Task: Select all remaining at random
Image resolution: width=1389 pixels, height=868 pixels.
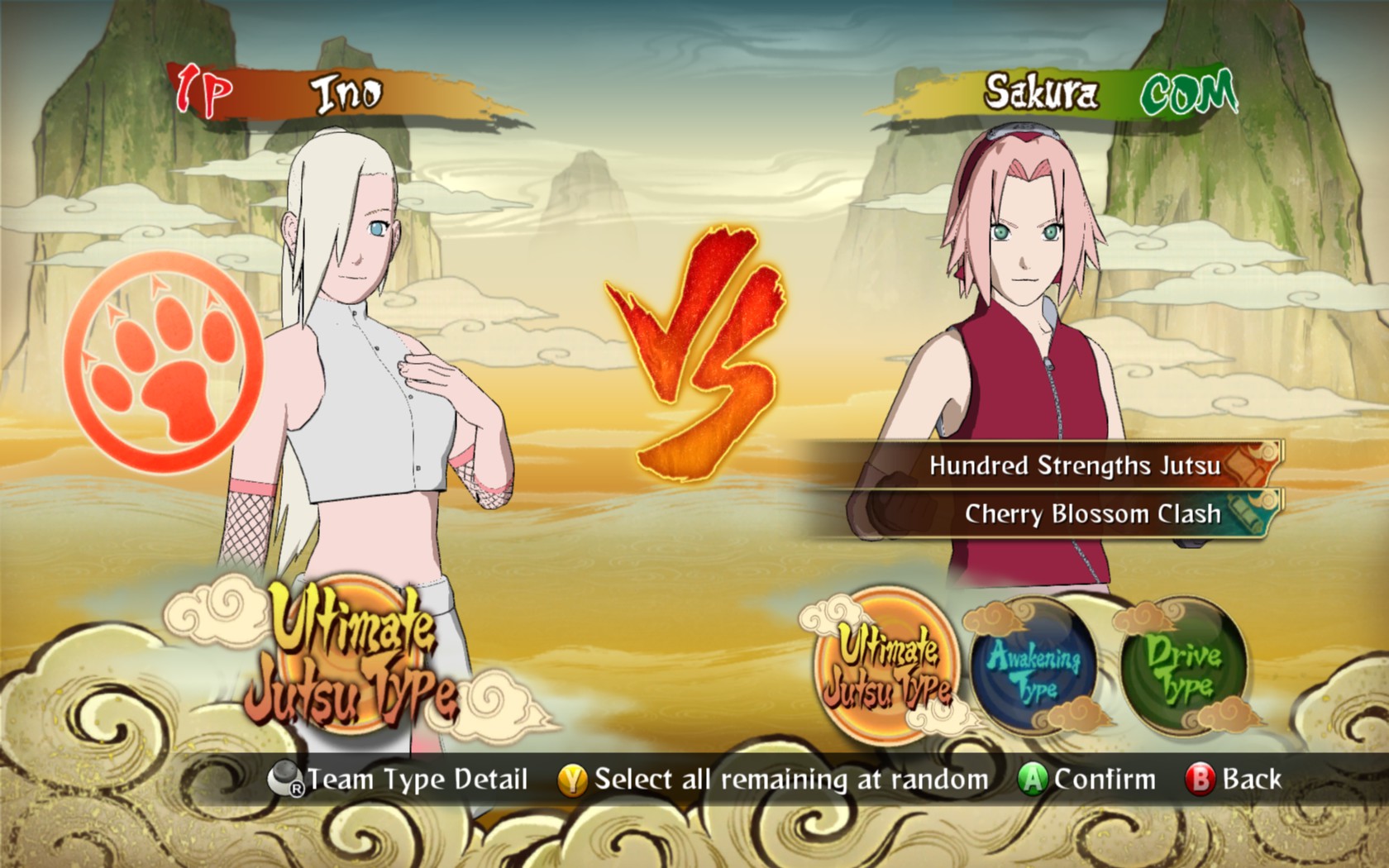Action: [x=774, y=780]
